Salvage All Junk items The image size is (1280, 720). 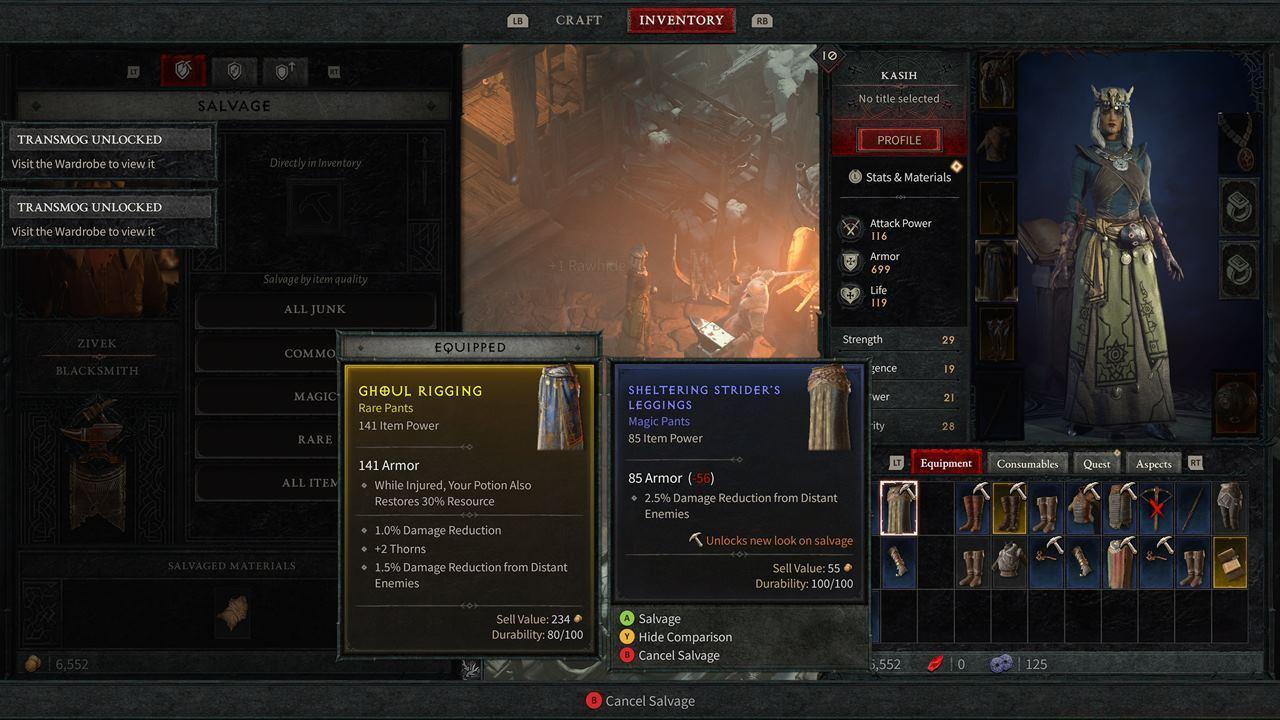pyautogui.click(x=314, y=310)
